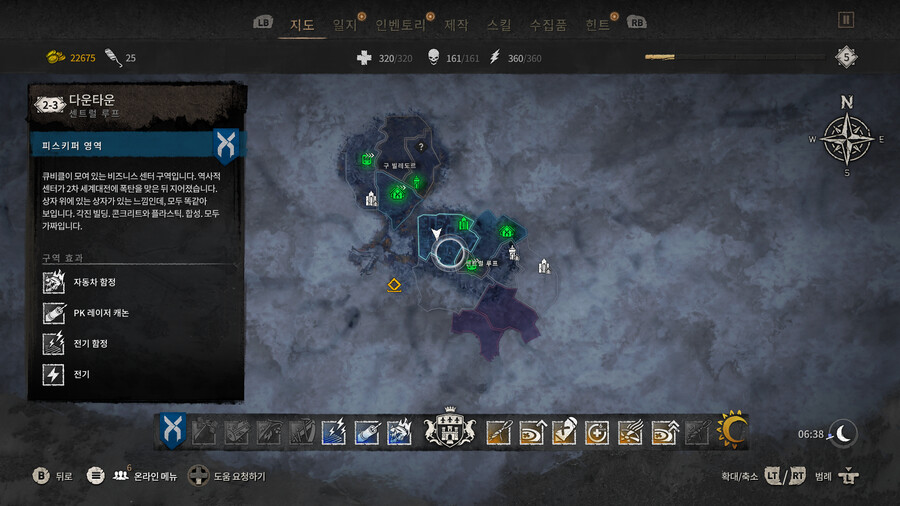This screenshot has width=900, height=506.
Task: Select the 지도 (Map) tab
Action: [302, 23]
